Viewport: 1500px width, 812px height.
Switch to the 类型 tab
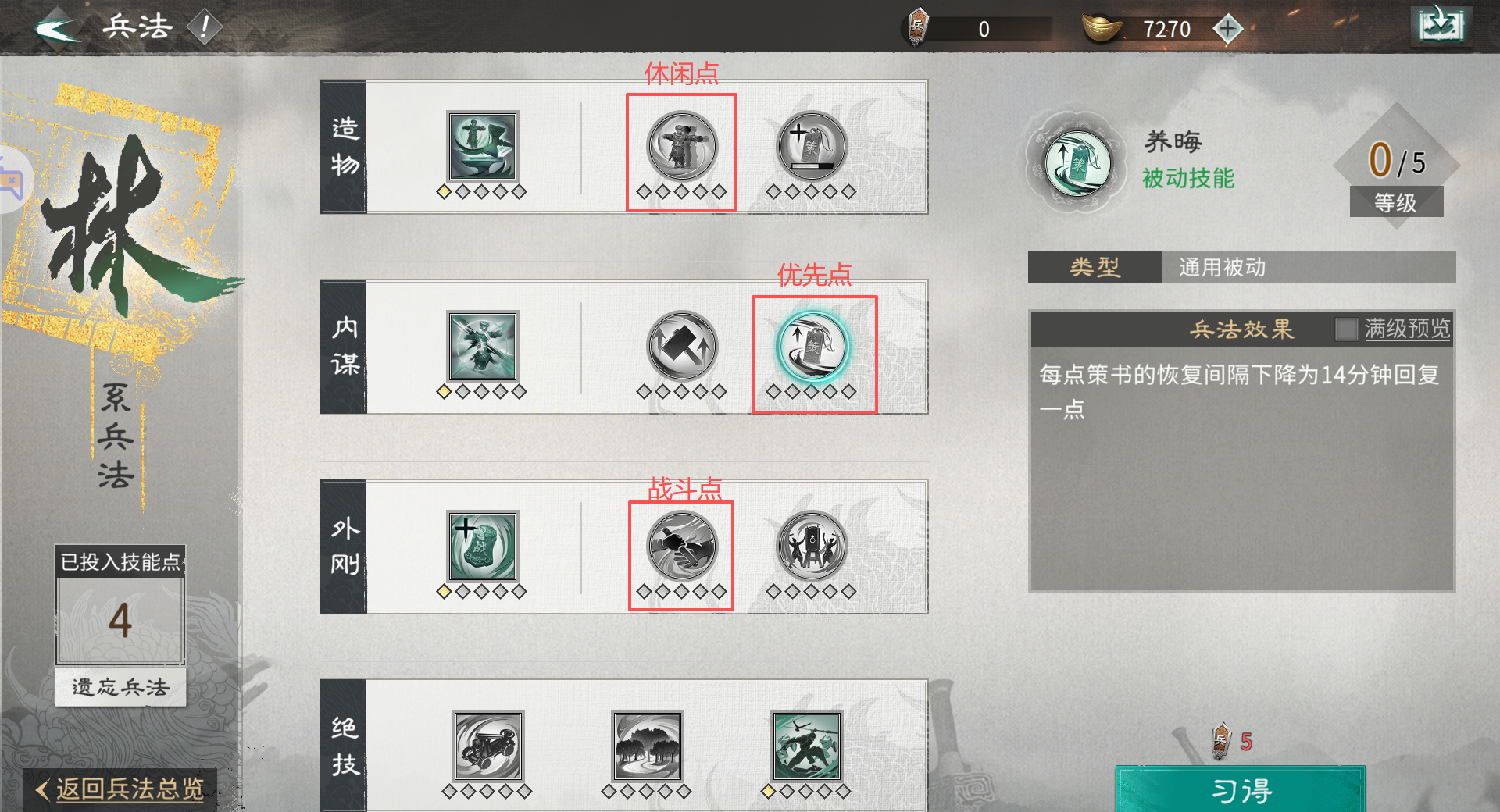[1094, 266]
